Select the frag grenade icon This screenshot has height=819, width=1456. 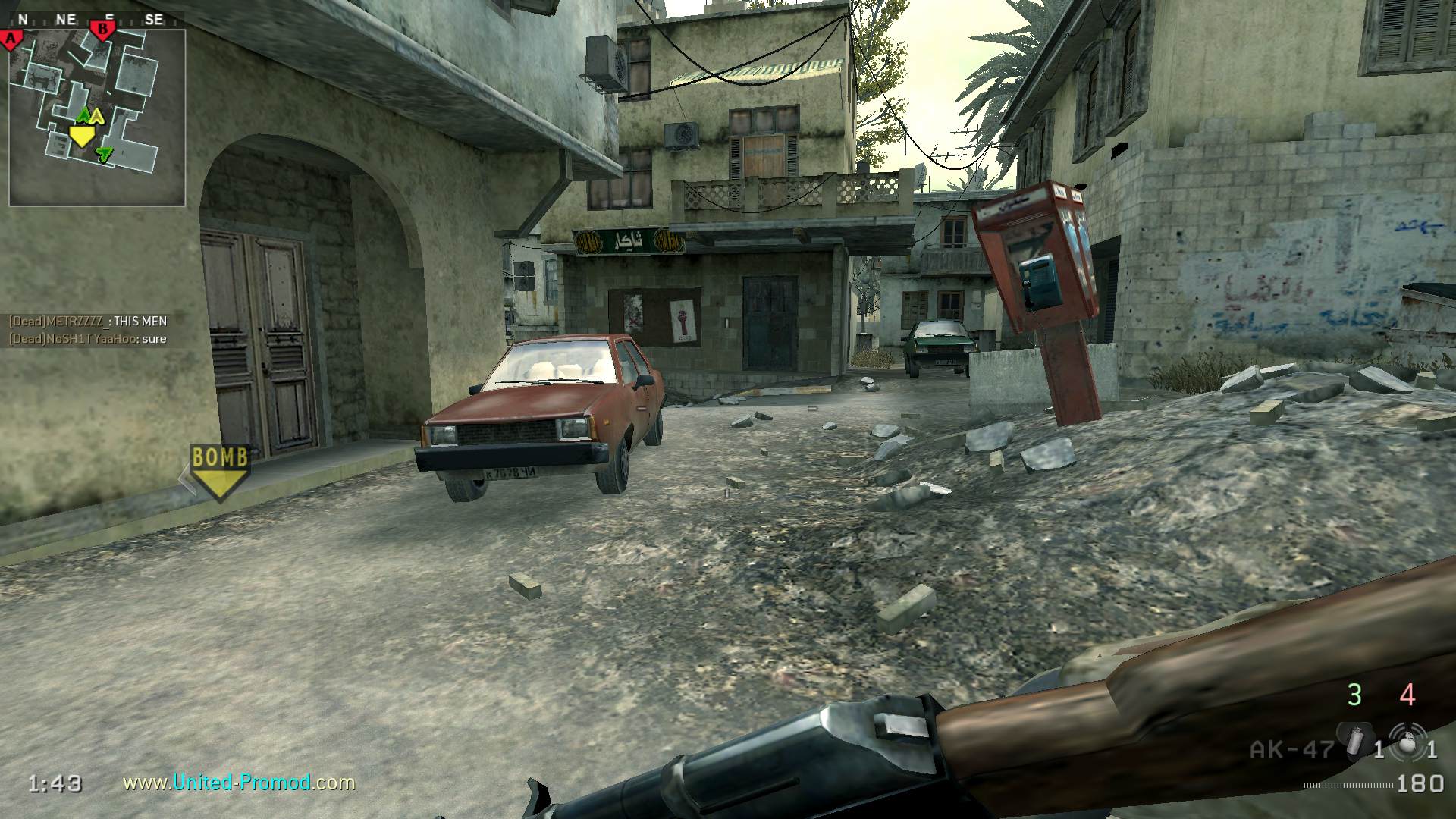(1407, 742)
